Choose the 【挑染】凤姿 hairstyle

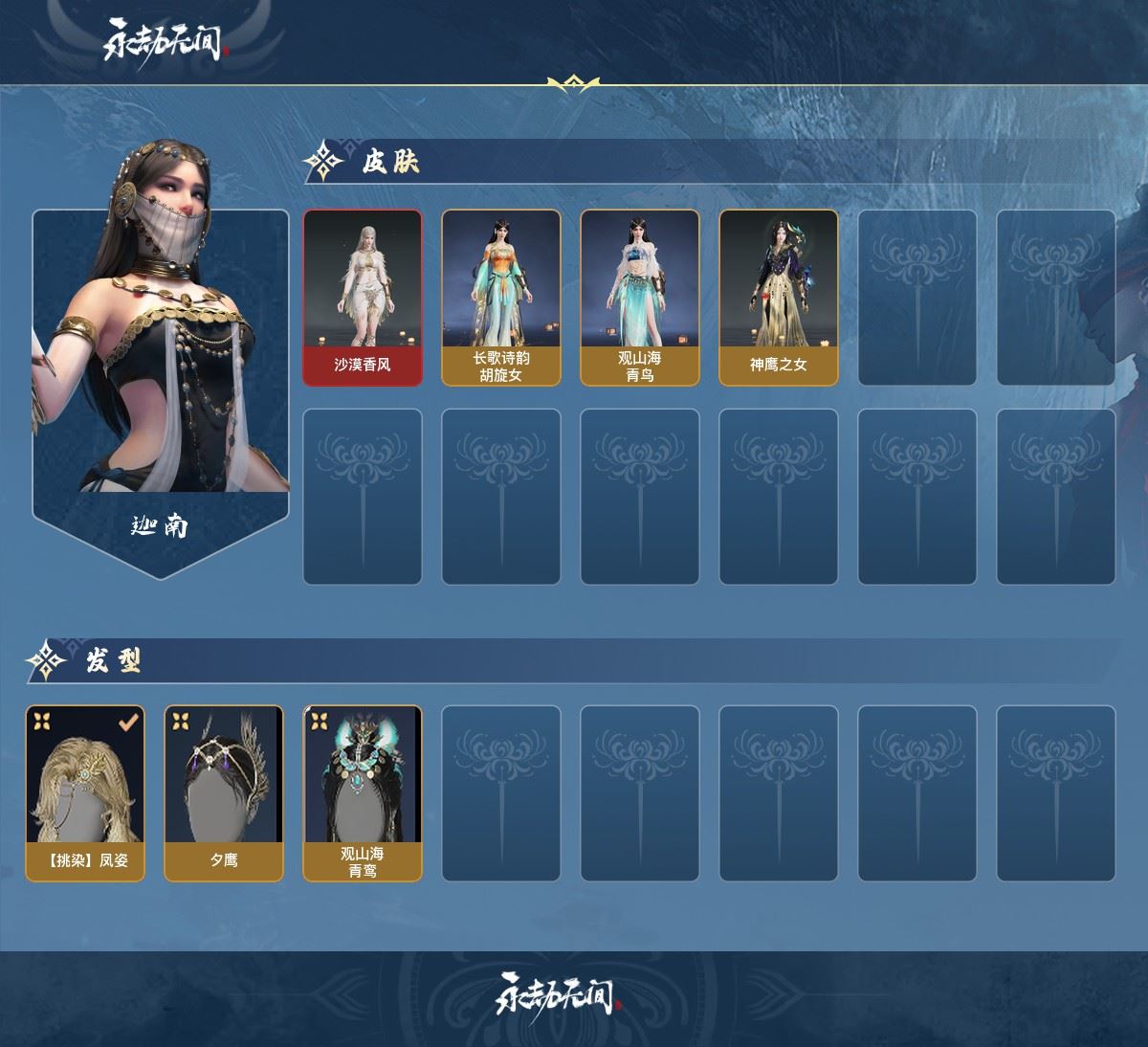point(85,793)
